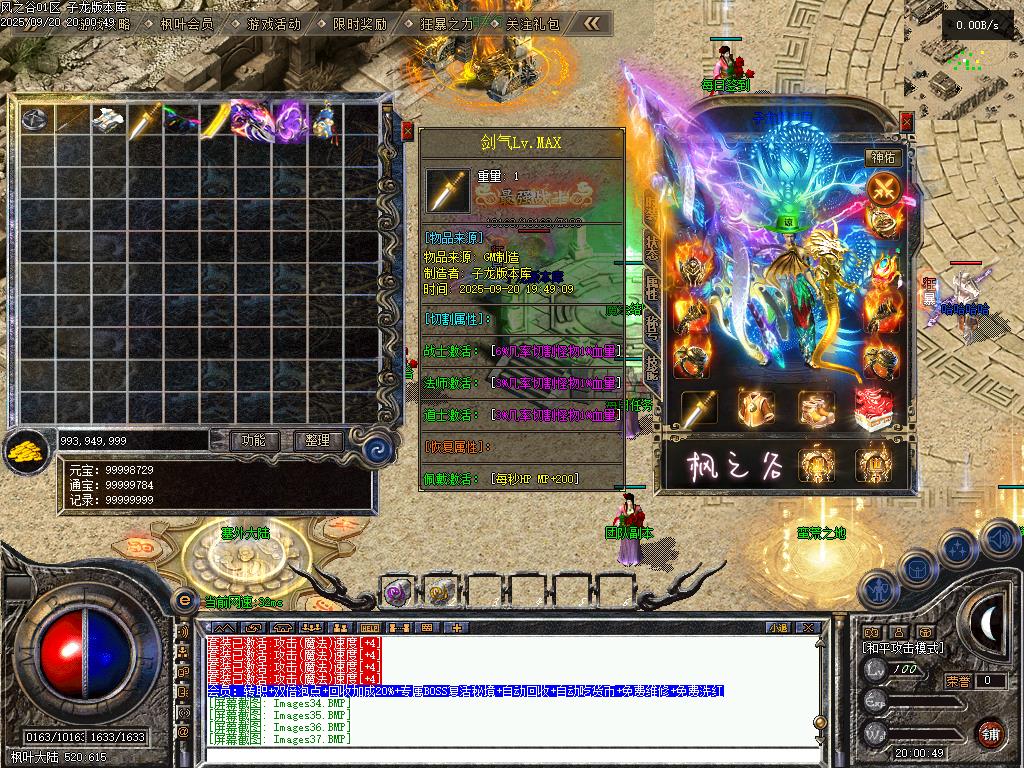Sort the bag with the 整理 button
Screen dimensions: 1024x768
tap(318, 440)
